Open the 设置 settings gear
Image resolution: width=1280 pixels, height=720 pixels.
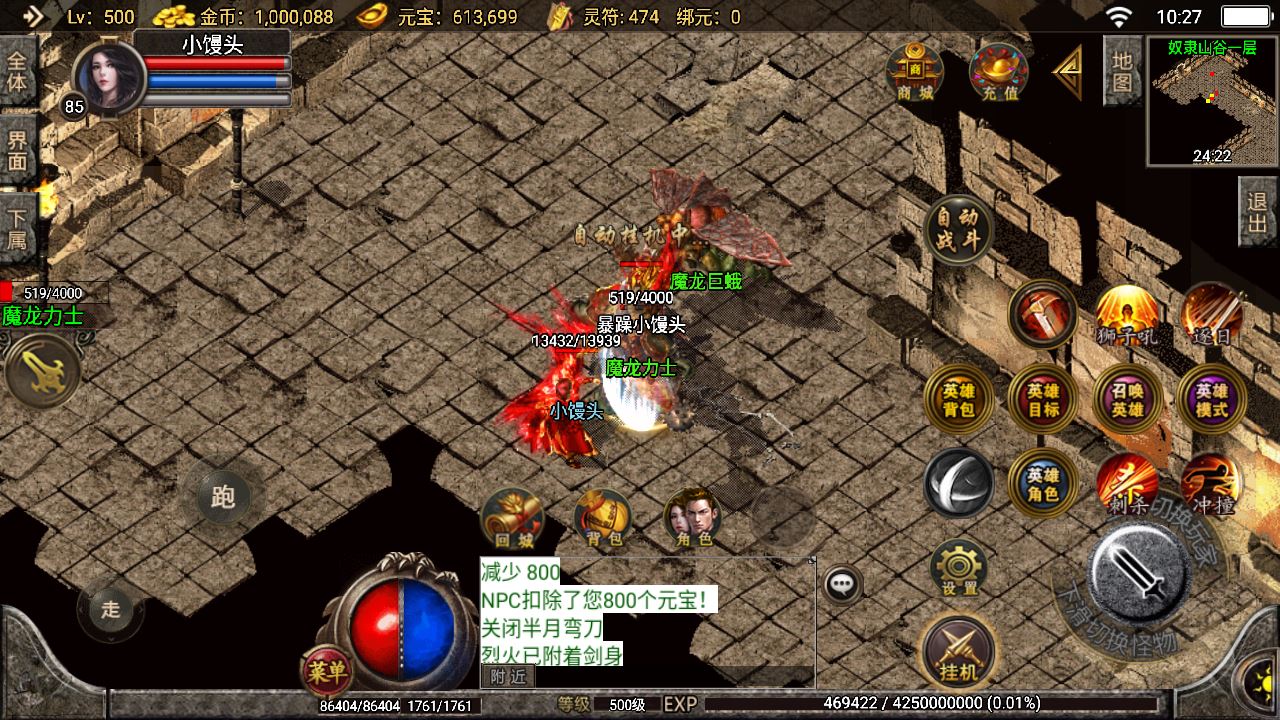click(958, 570)
